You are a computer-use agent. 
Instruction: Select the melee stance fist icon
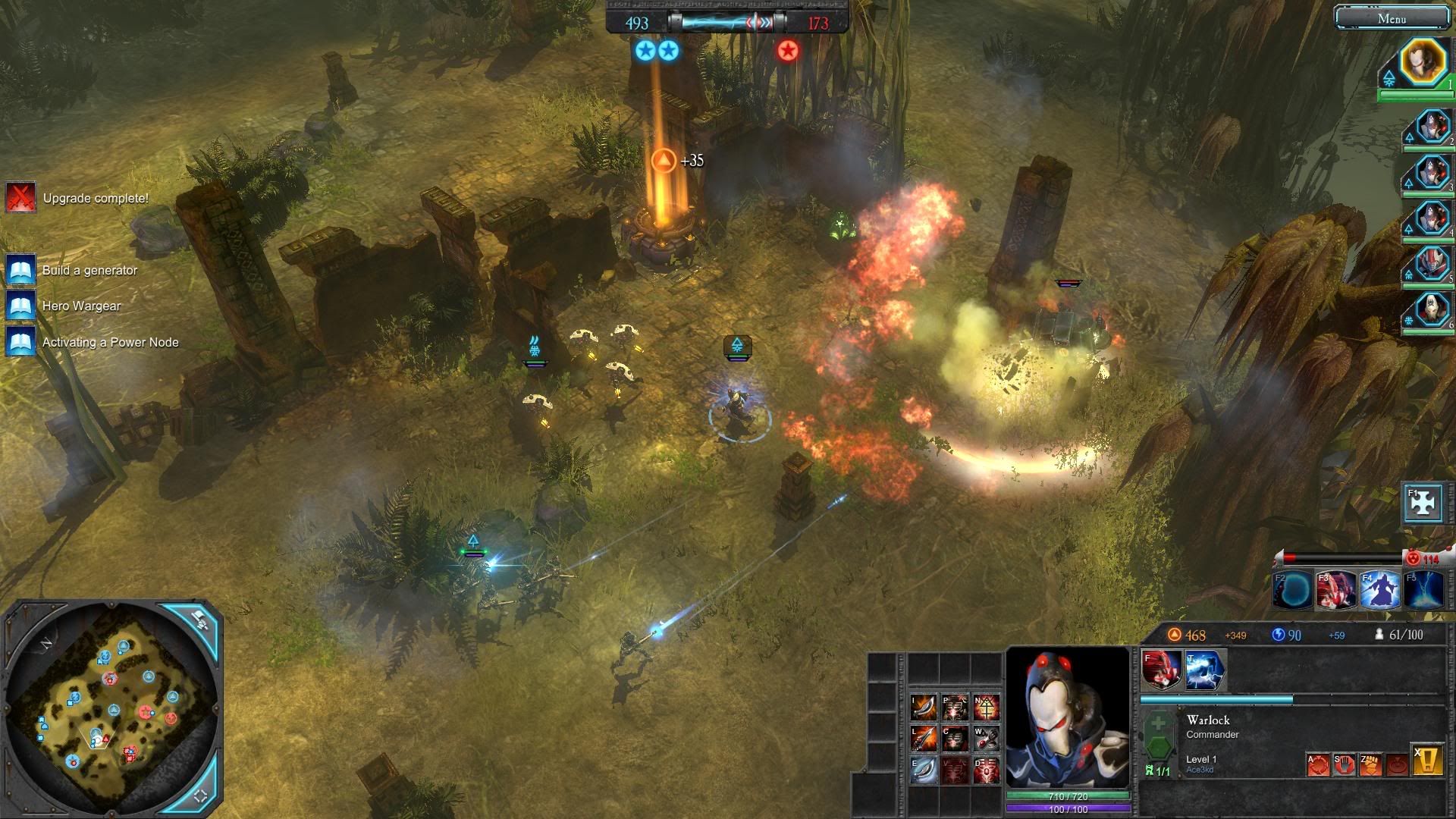[x=1370, y=764]
